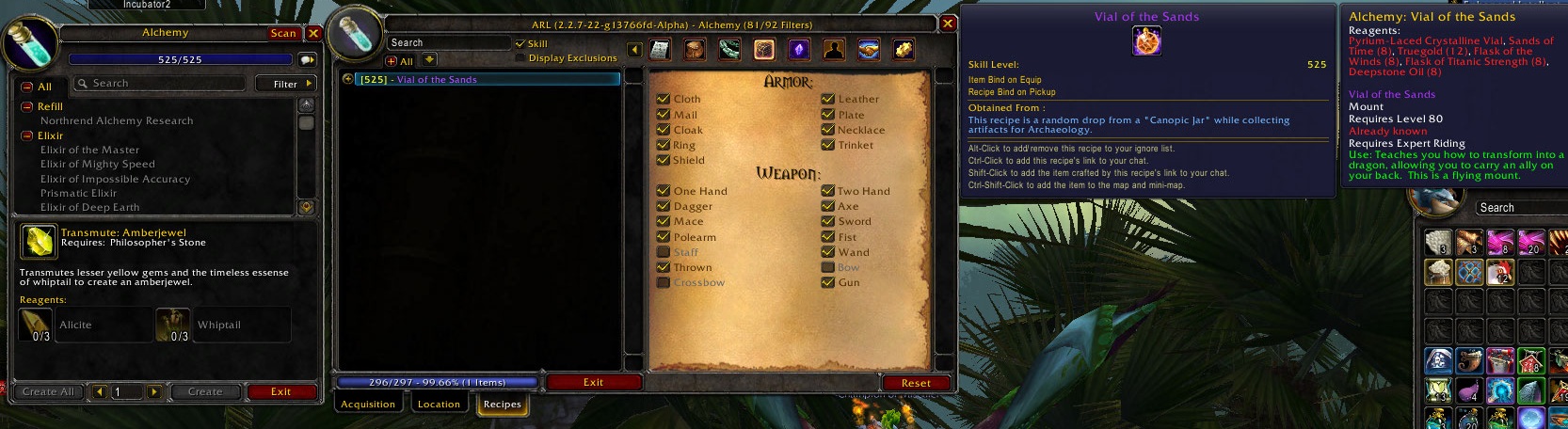Uncheck the Dagger weapon filter
Viewport: 1568px width, 429px height.
click(x=664, y=206)
